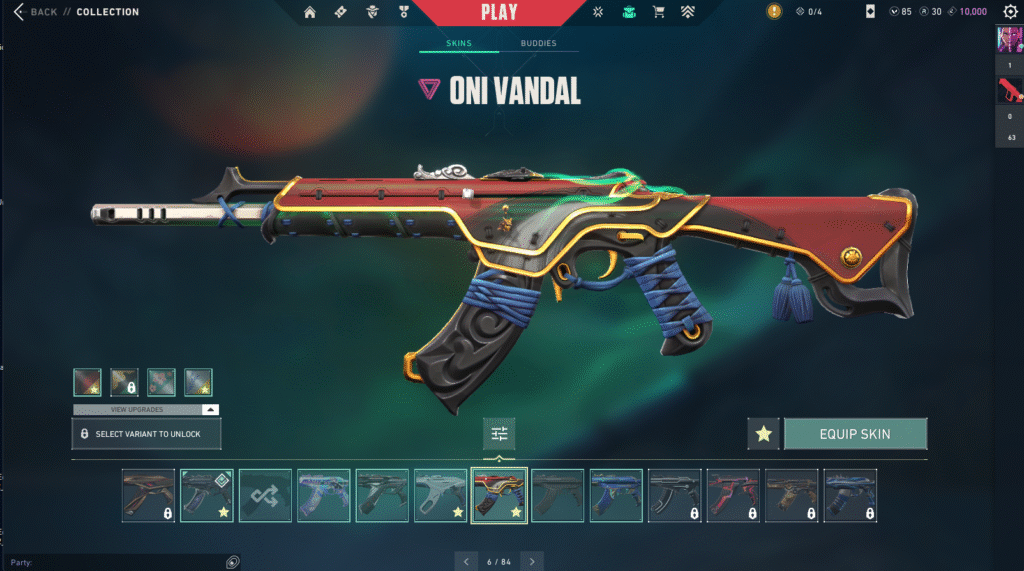Viewport: 1024px width, 571px height.
Task: Open the settings gear icon
Action: click(x=1009, y=12)
